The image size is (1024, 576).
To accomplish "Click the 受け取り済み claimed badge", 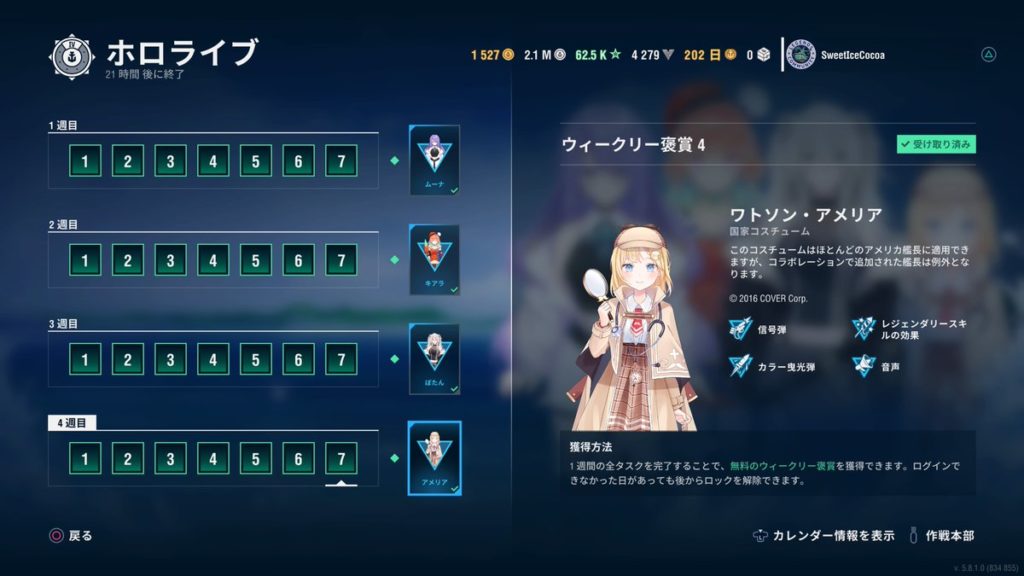I will 935,145.
